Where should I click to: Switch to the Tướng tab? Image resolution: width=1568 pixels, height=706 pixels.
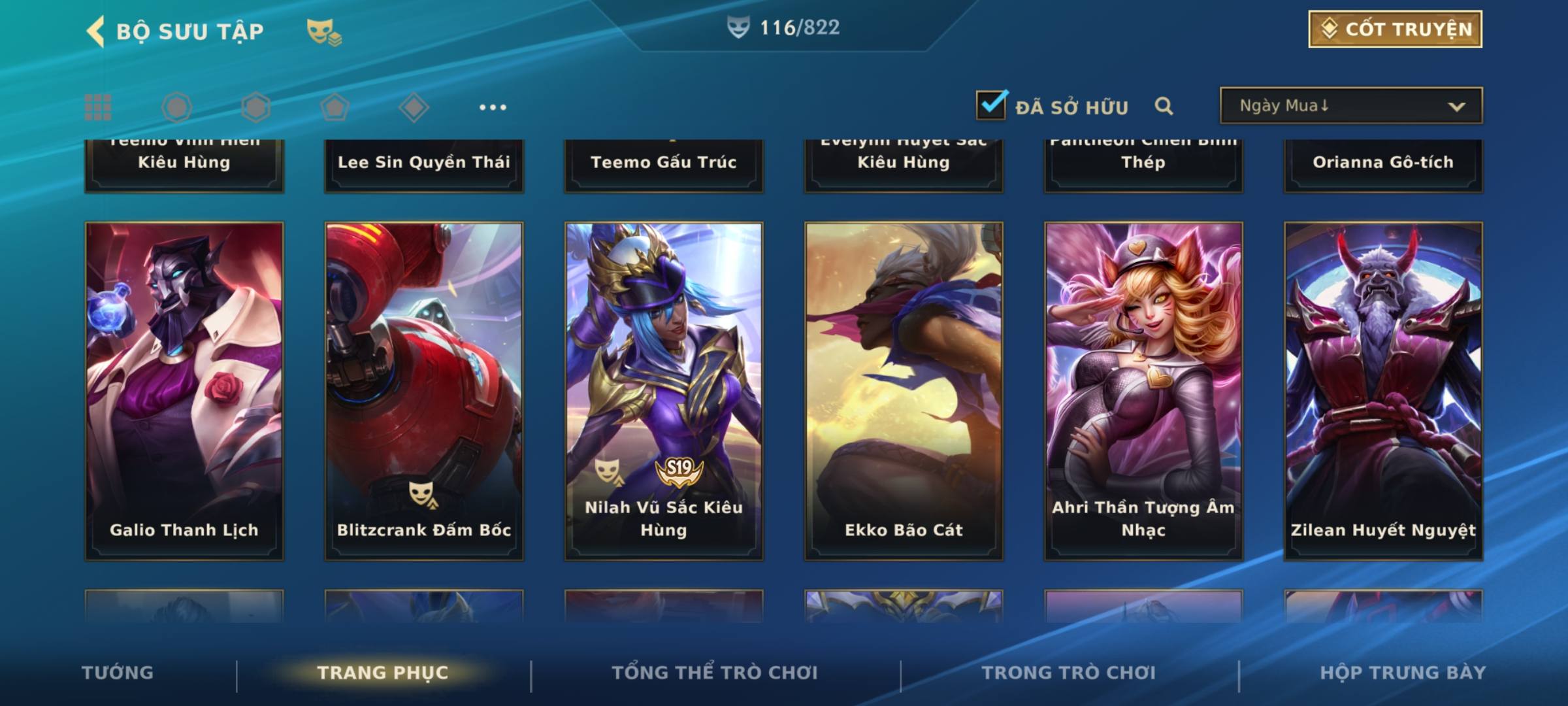pos(118,673)
